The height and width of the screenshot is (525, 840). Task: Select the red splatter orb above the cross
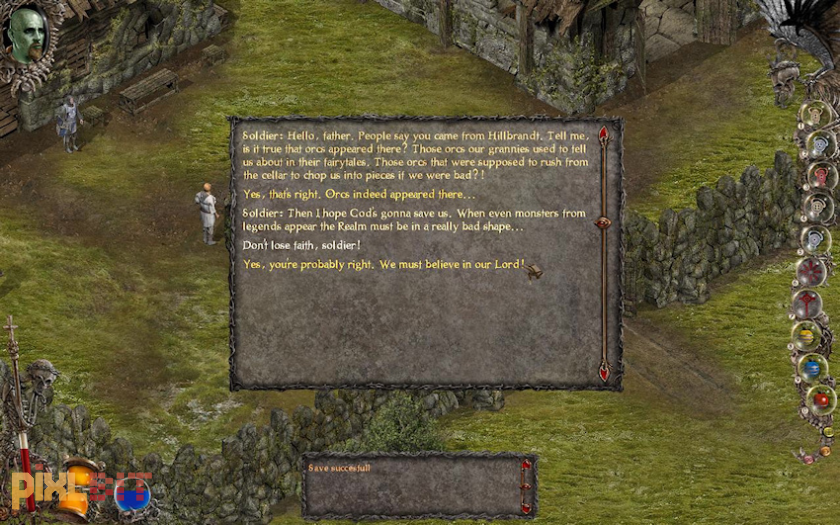pos(810,271)
